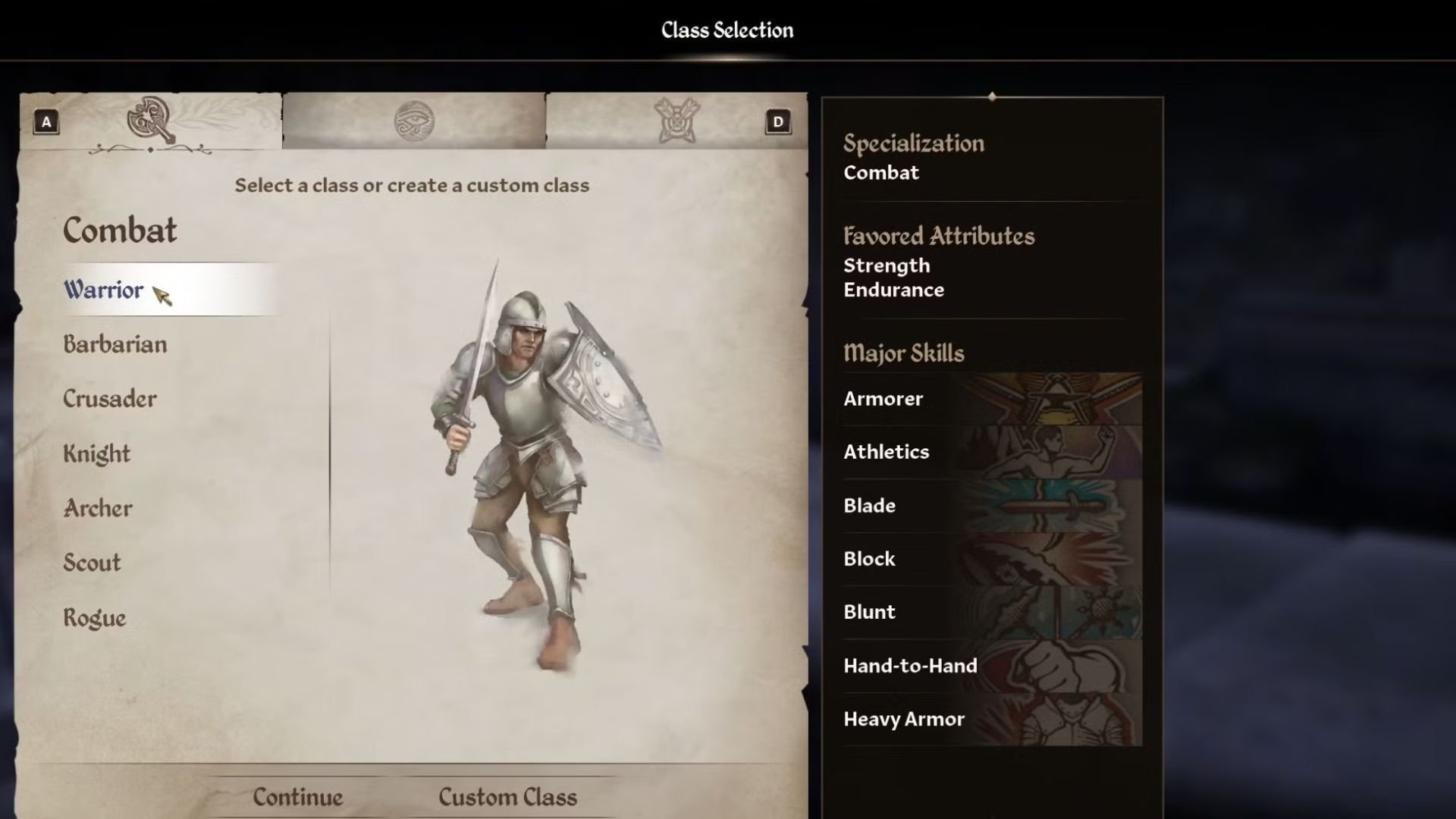This screenshot has height=819, width=1456.
Task: Switch to the eye-symbol Magic tab
Action: click(414, 121)
